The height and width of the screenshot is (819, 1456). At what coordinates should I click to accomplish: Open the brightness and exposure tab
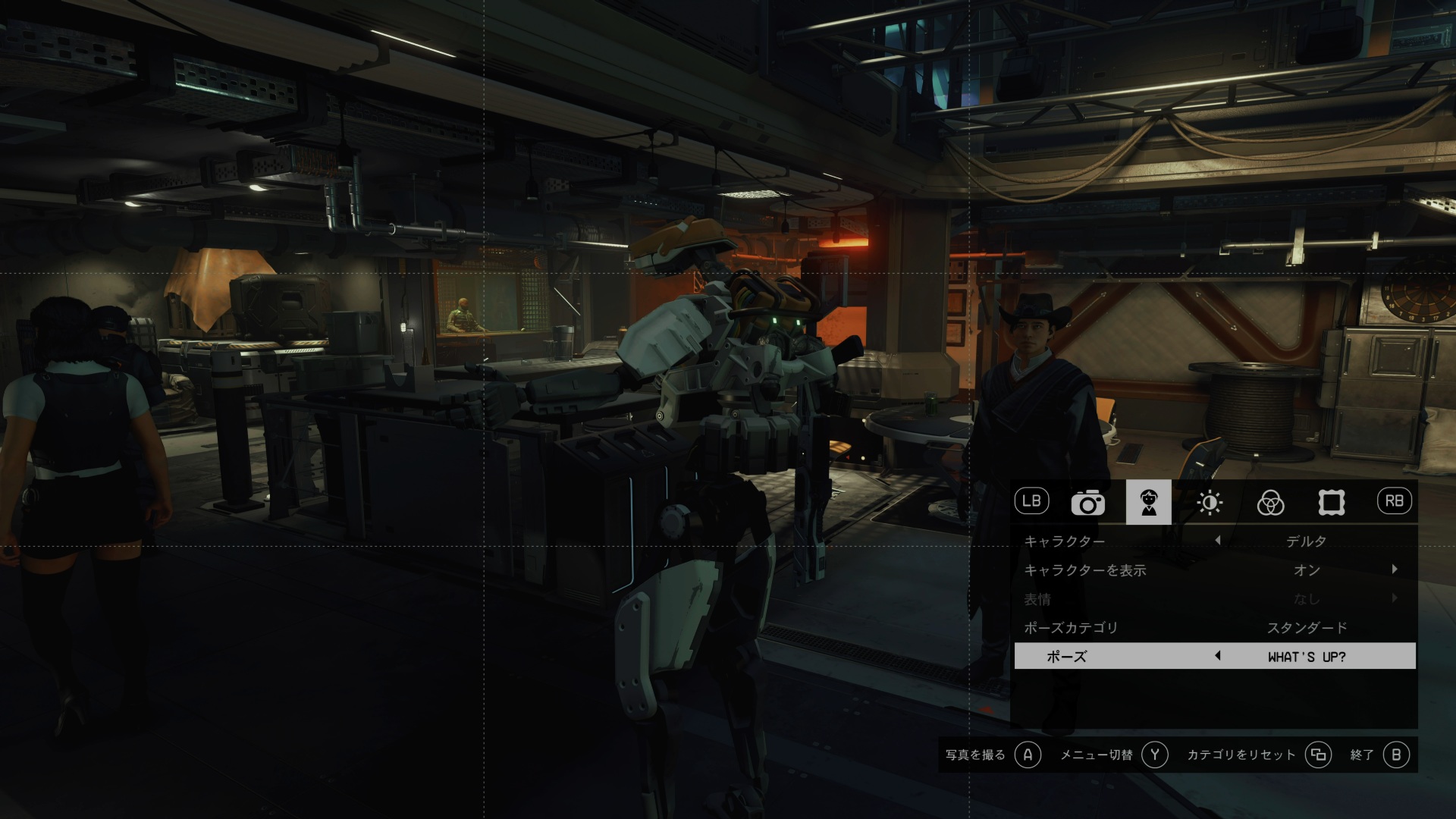click(x=1210, y=502)
